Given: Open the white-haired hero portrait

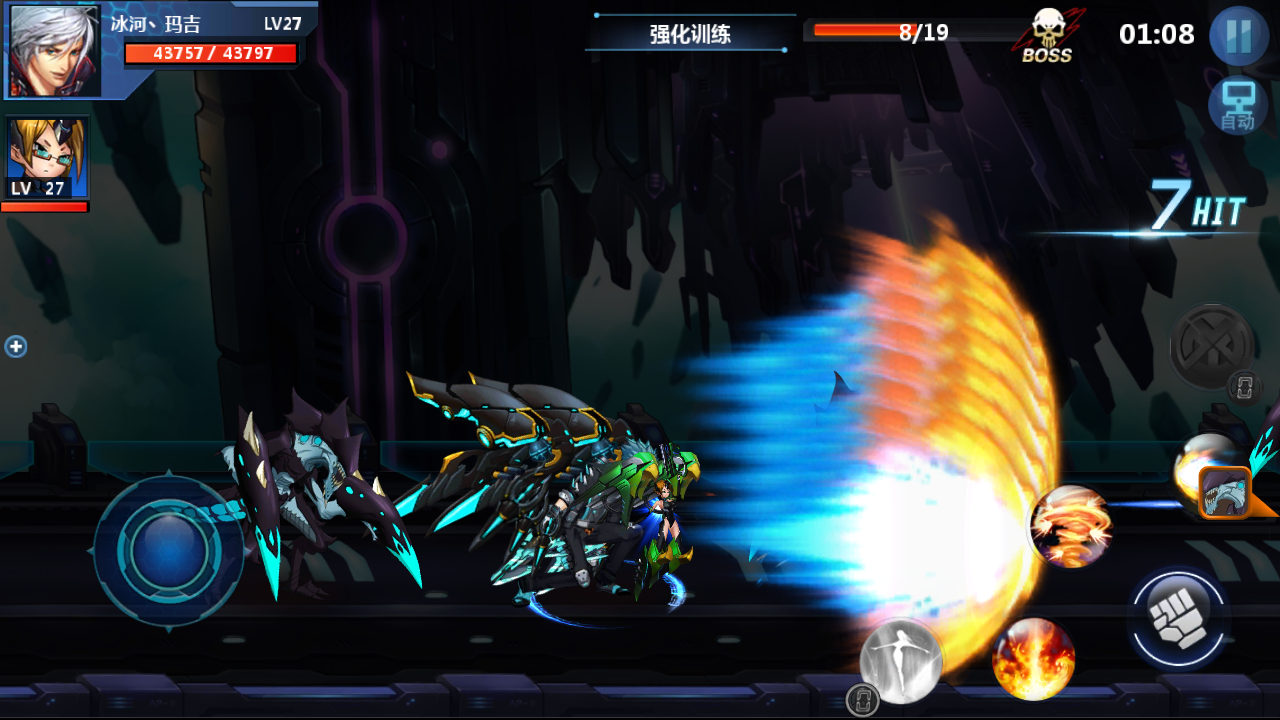Looking at the screenshot, I should click(55, 50).
